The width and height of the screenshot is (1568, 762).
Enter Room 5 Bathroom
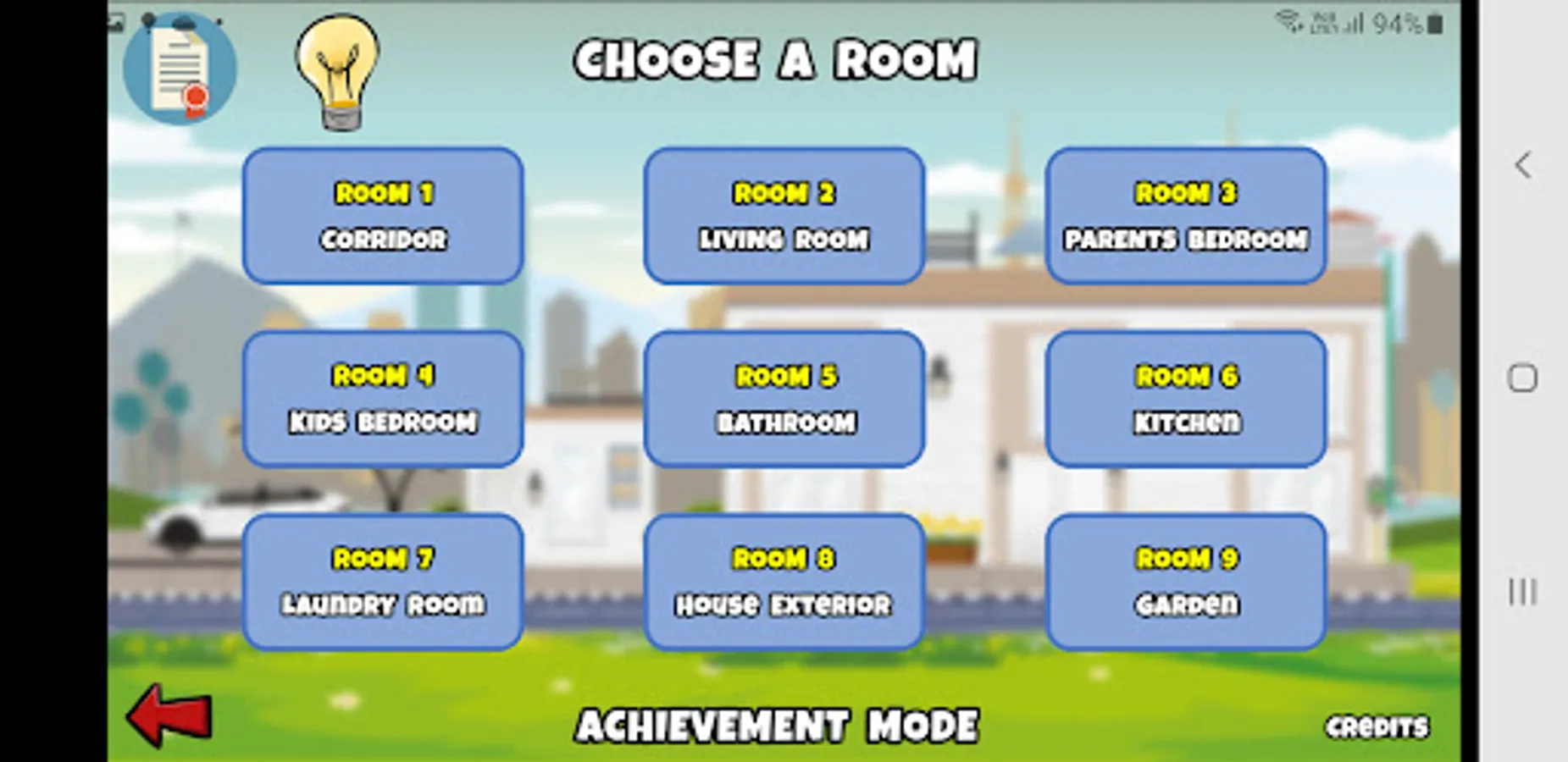(783, 398)
